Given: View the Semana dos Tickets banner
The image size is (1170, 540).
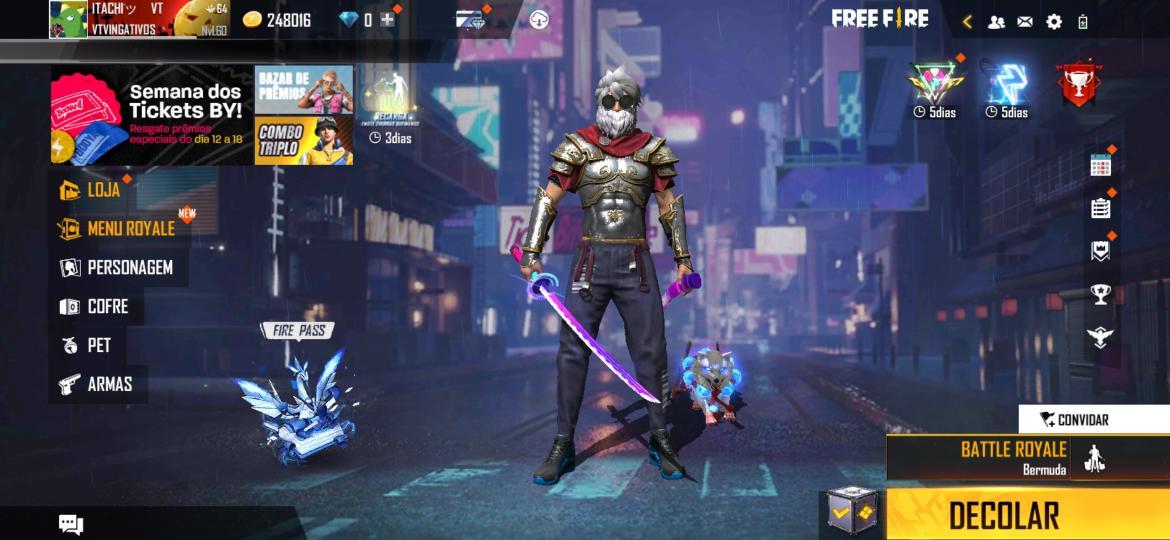Looking at the screenshot, I should point(151,115).
